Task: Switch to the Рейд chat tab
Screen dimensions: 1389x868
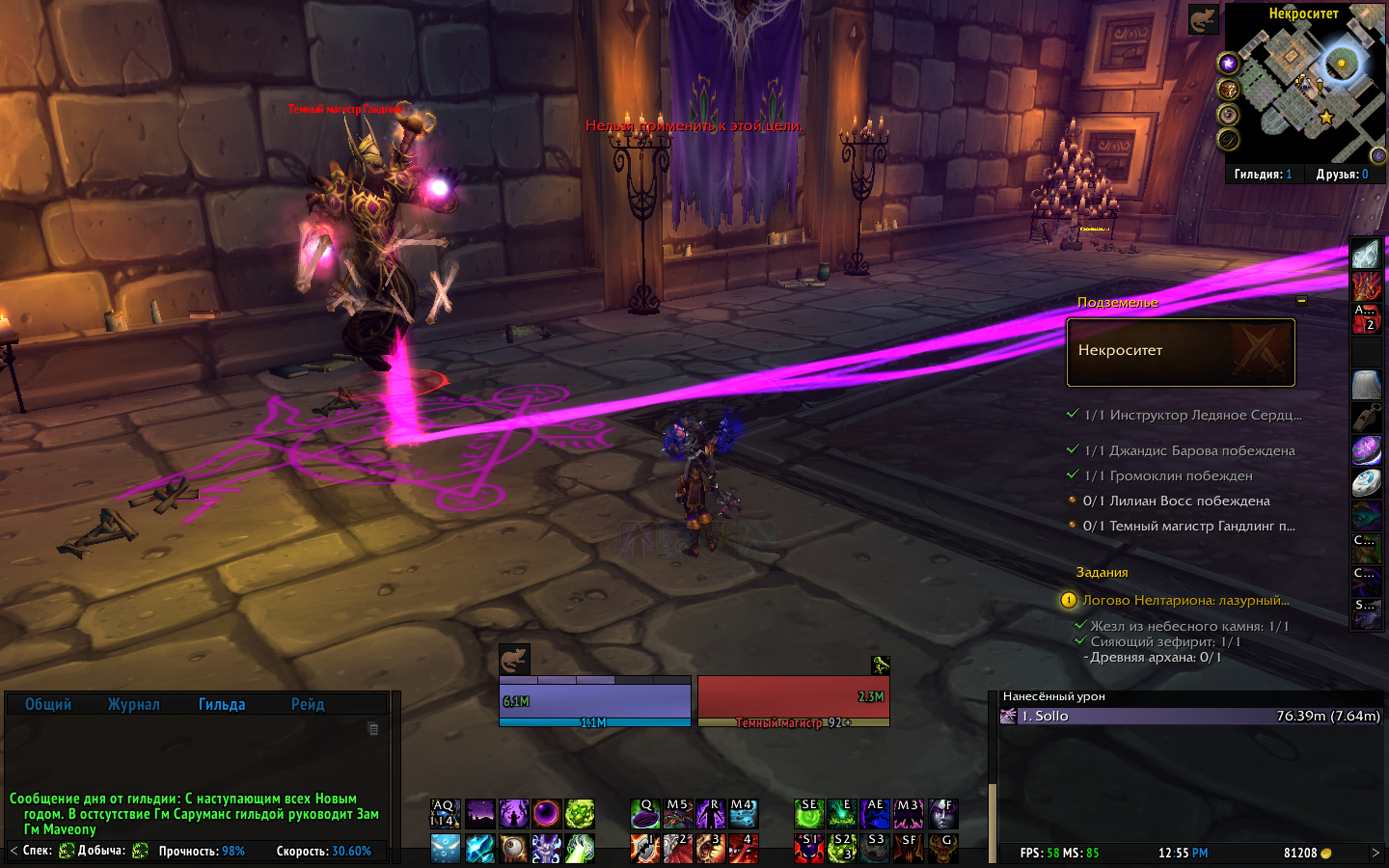Action: tap(308, 704)
